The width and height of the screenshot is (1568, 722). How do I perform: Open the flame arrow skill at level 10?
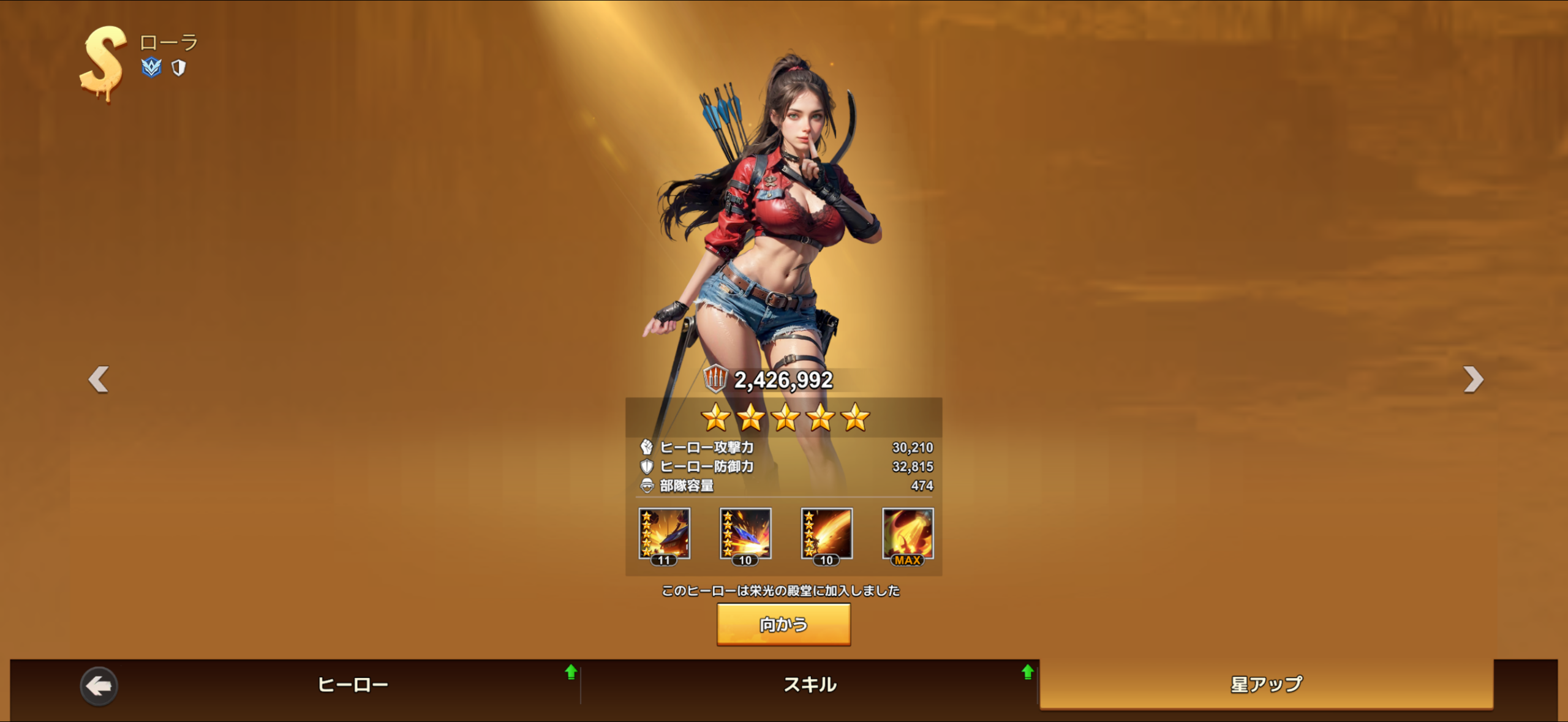pos(826,536)
